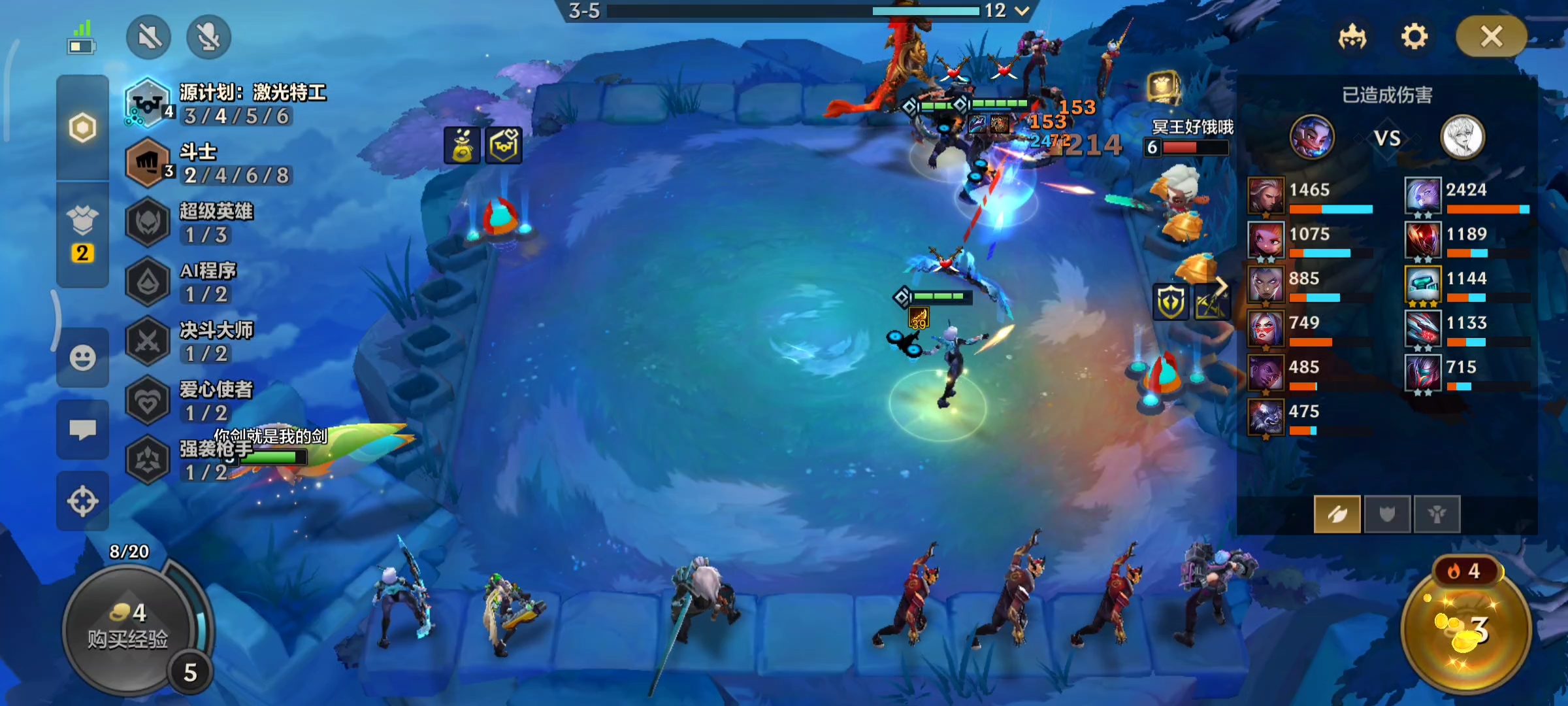Select the top champion with 1465 damage
This screenshot has width=1568, height=706.
click(x=1266, y=195)
